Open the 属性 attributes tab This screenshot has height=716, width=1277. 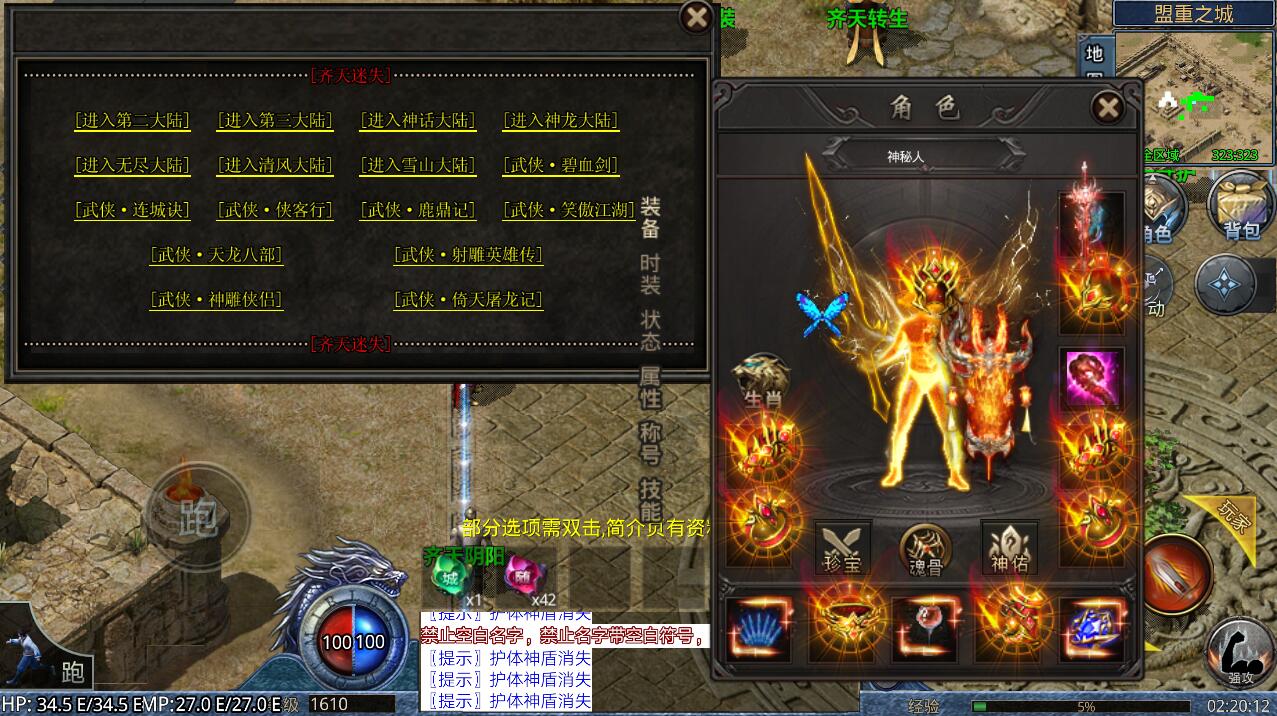(x=650, y=386)
